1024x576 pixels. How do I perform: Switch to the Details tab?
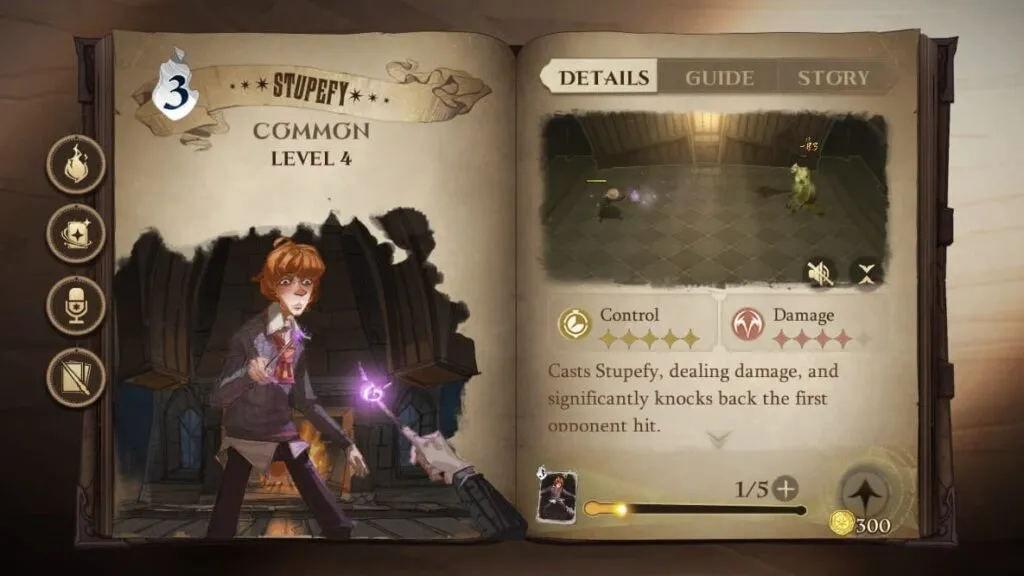pyautogui.click(x=603, y=78)
